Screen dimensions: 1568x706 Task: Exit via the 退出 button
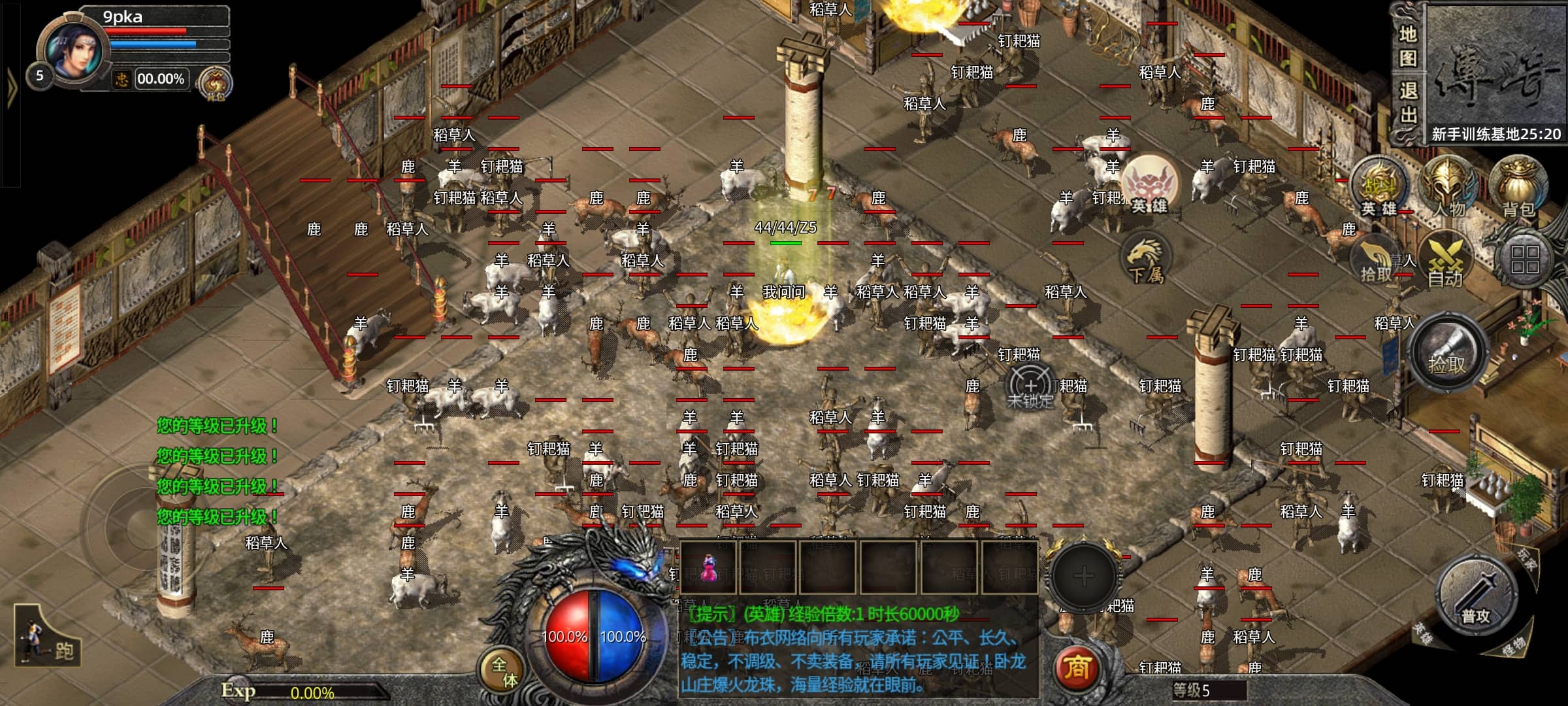[1407, 103]
